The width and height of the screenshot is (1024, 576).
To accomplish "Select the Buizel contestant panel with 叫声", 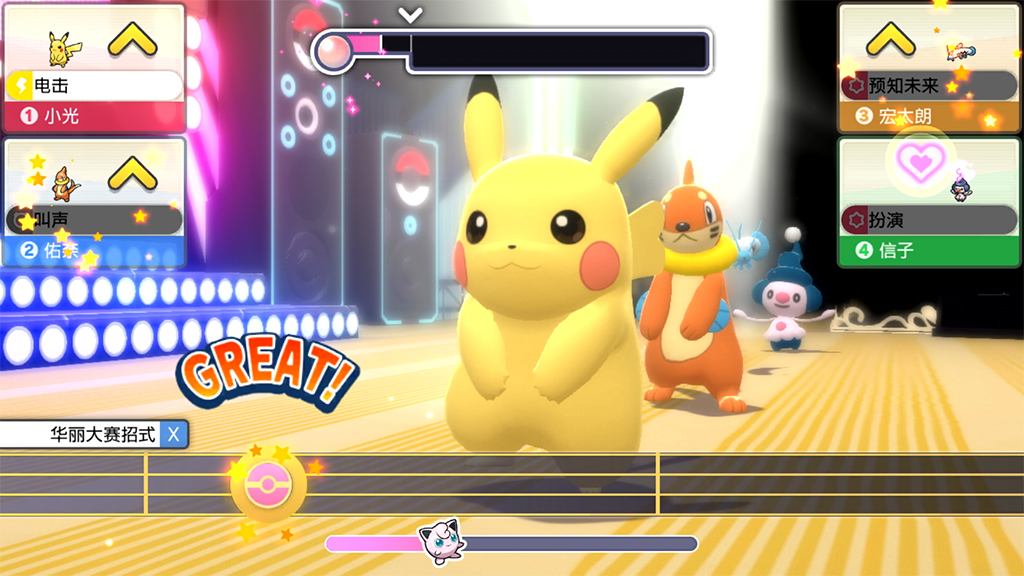I will 94,203.
